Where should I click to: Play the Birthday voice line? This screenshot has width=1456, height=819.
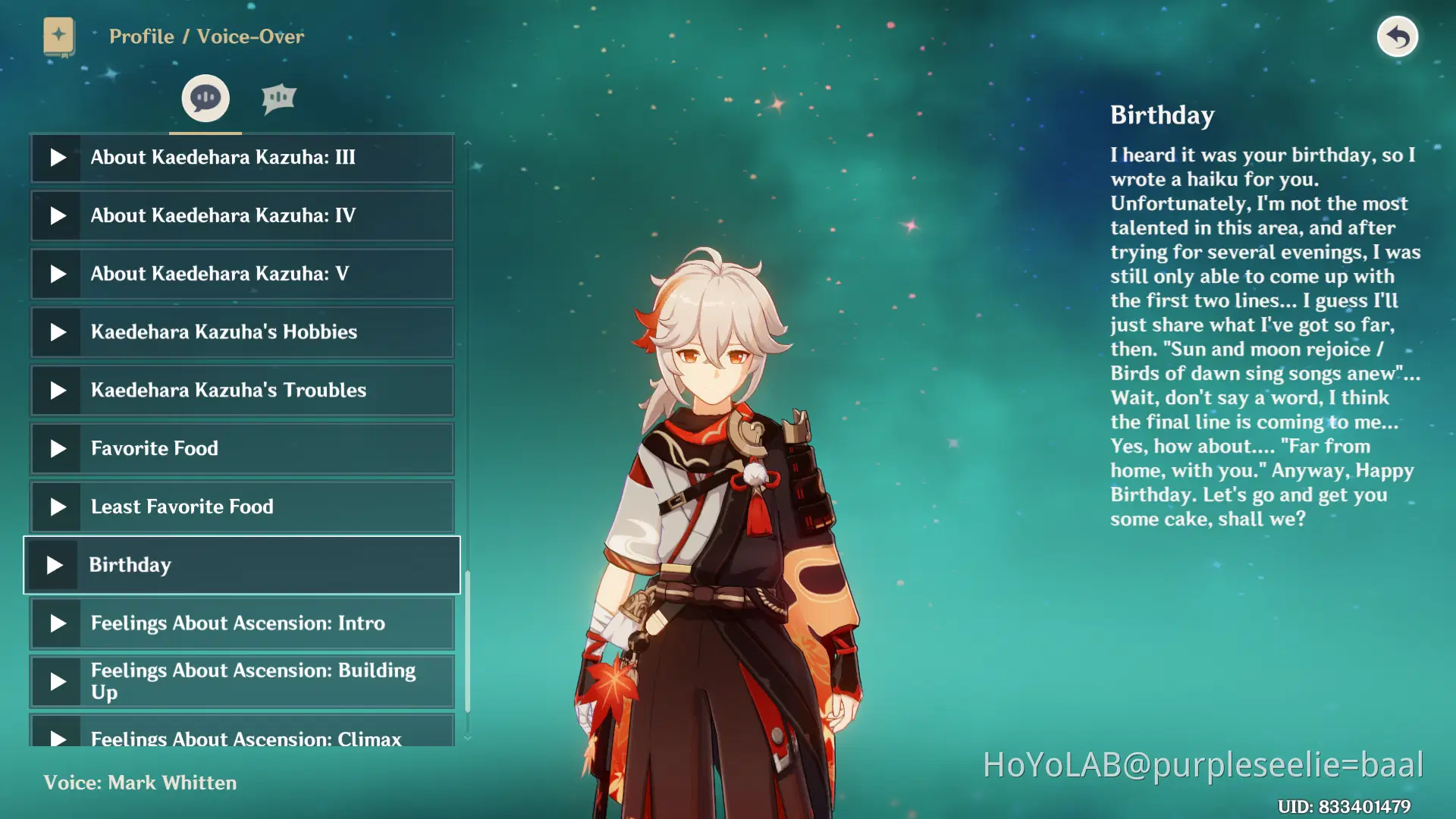pos(56,564)
